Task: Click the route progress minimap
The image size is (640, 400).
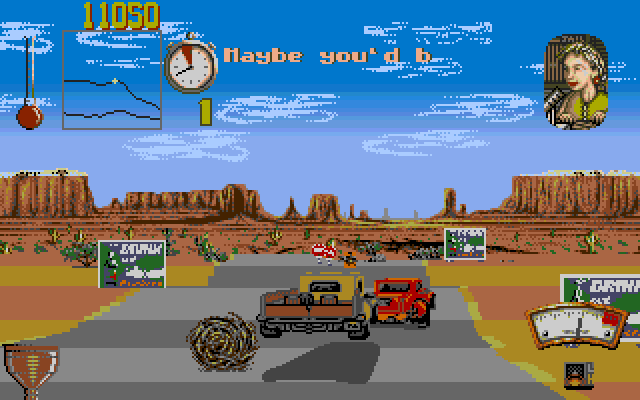Action: tap(111, 79)
